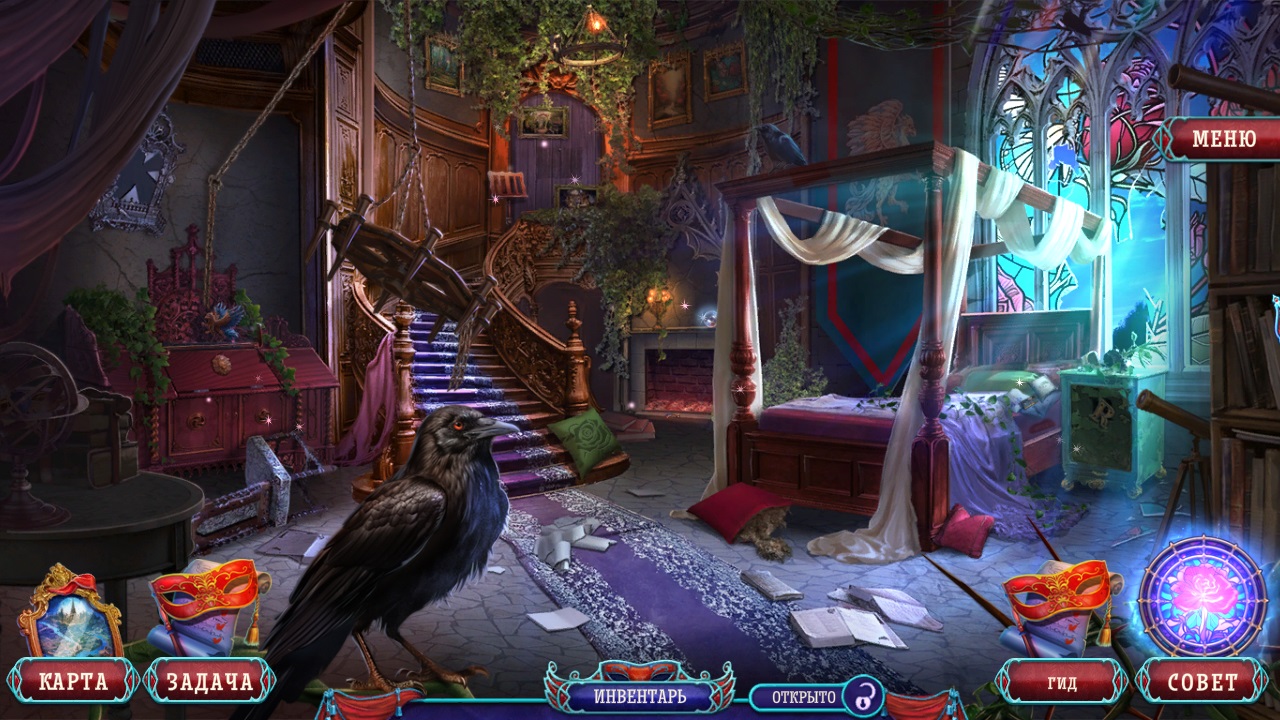Open the ГИД strategy guide
This screenshot has width=1280, height=720.
point(1062,683)
